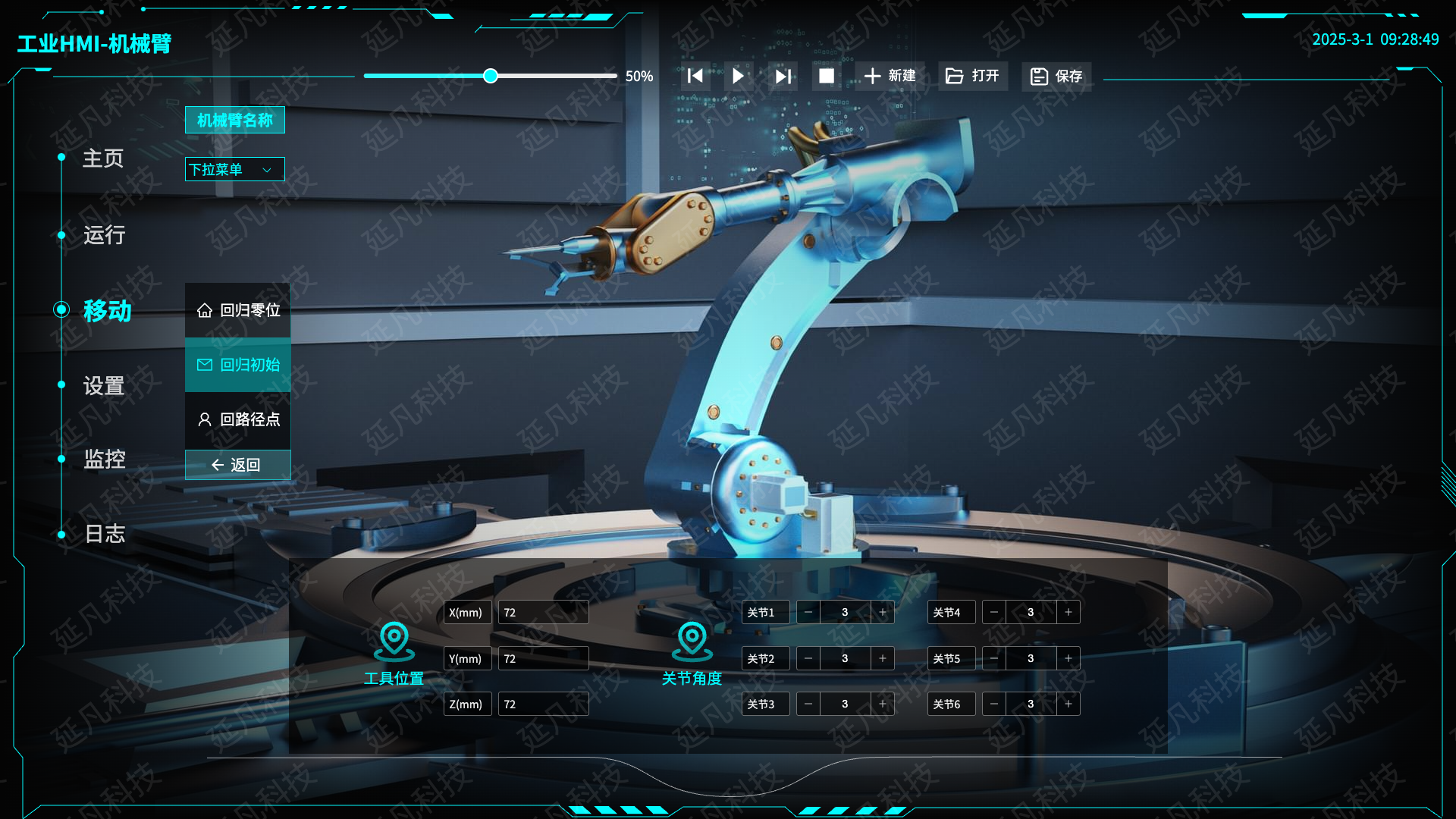Increase 关节1 angle with plus
Viewport: 1456px width, 819px height.
[x=883, y=612]
